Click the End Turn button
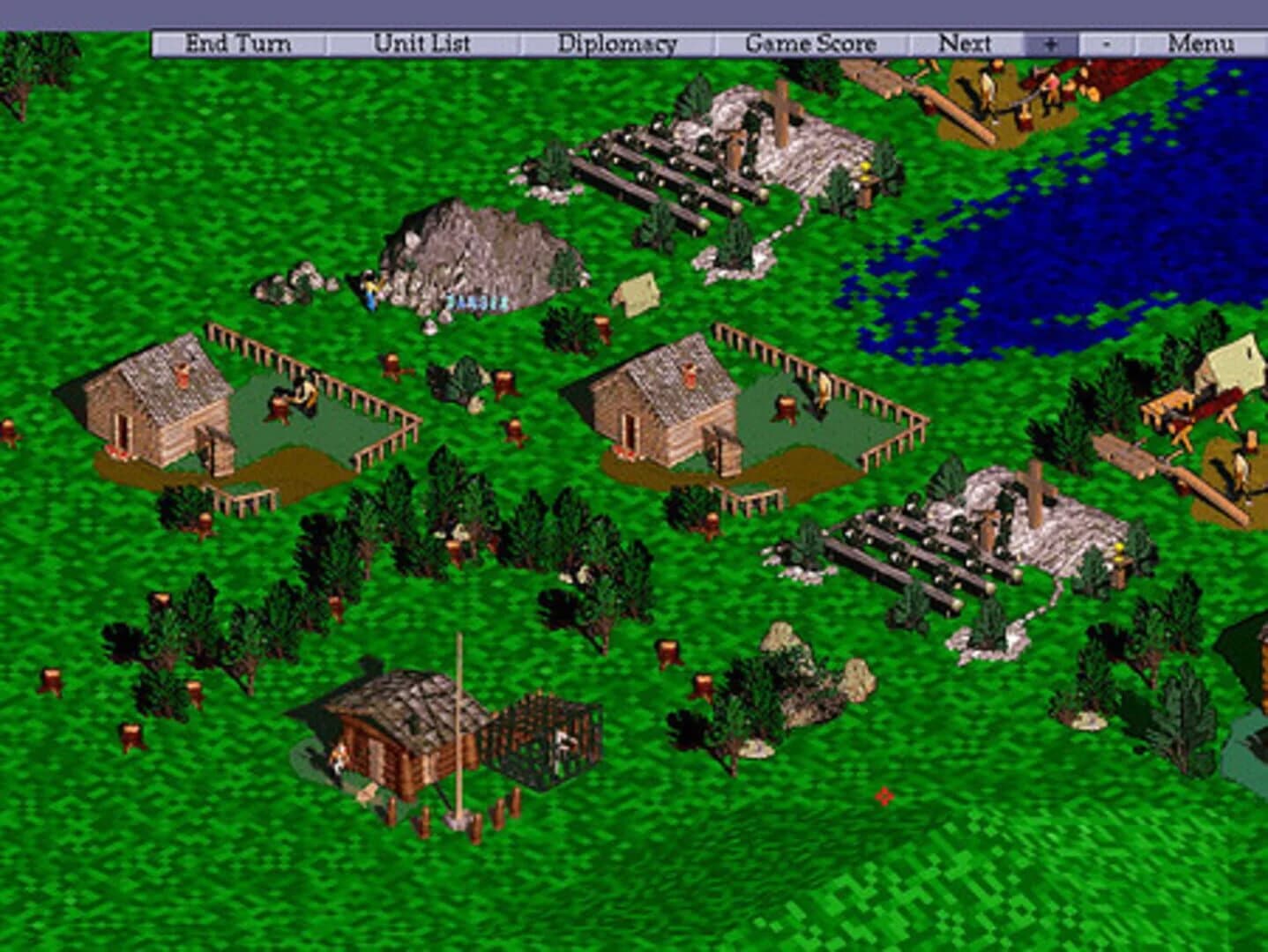The height and width of the screenshot is (952, 1268). pyautogui.click(x=236, y=41)
